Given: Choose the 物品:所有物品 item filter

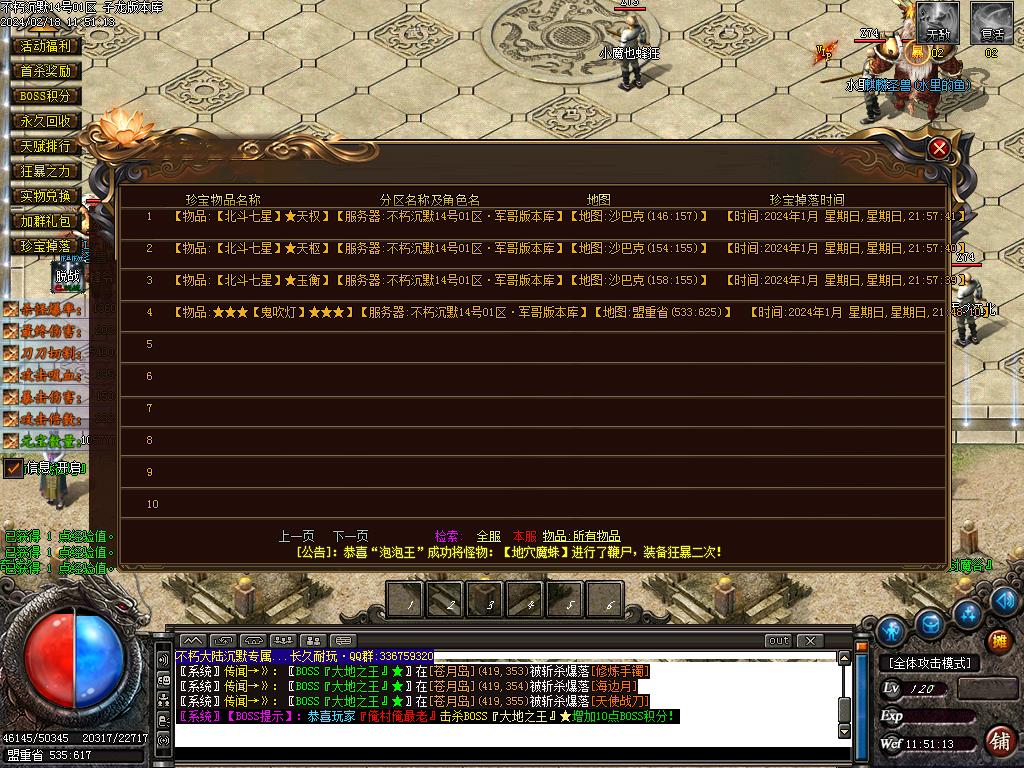Looking at the screenshot, I should (x=582, y=536).
